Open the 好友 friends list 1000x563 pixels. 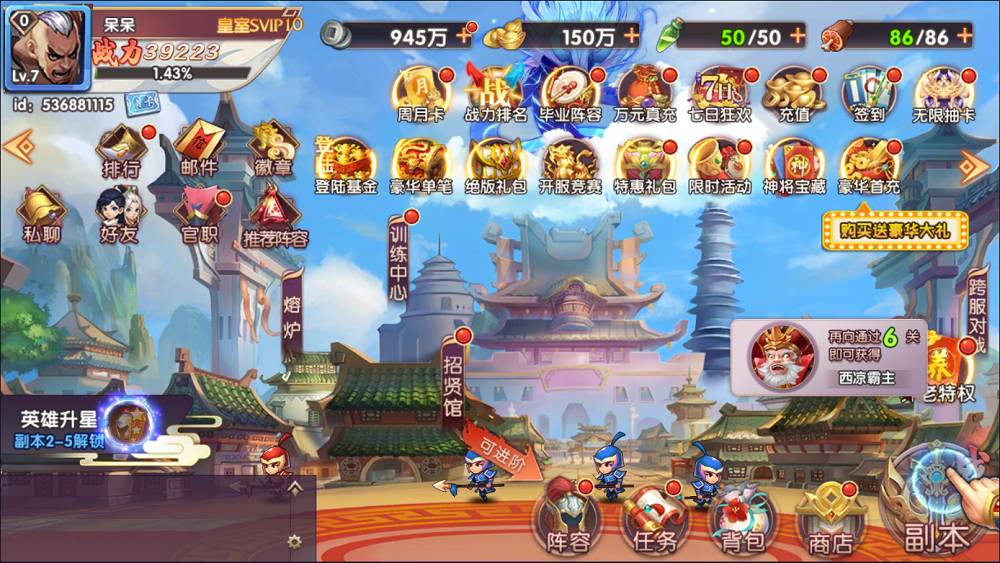(x=116, y=217)
